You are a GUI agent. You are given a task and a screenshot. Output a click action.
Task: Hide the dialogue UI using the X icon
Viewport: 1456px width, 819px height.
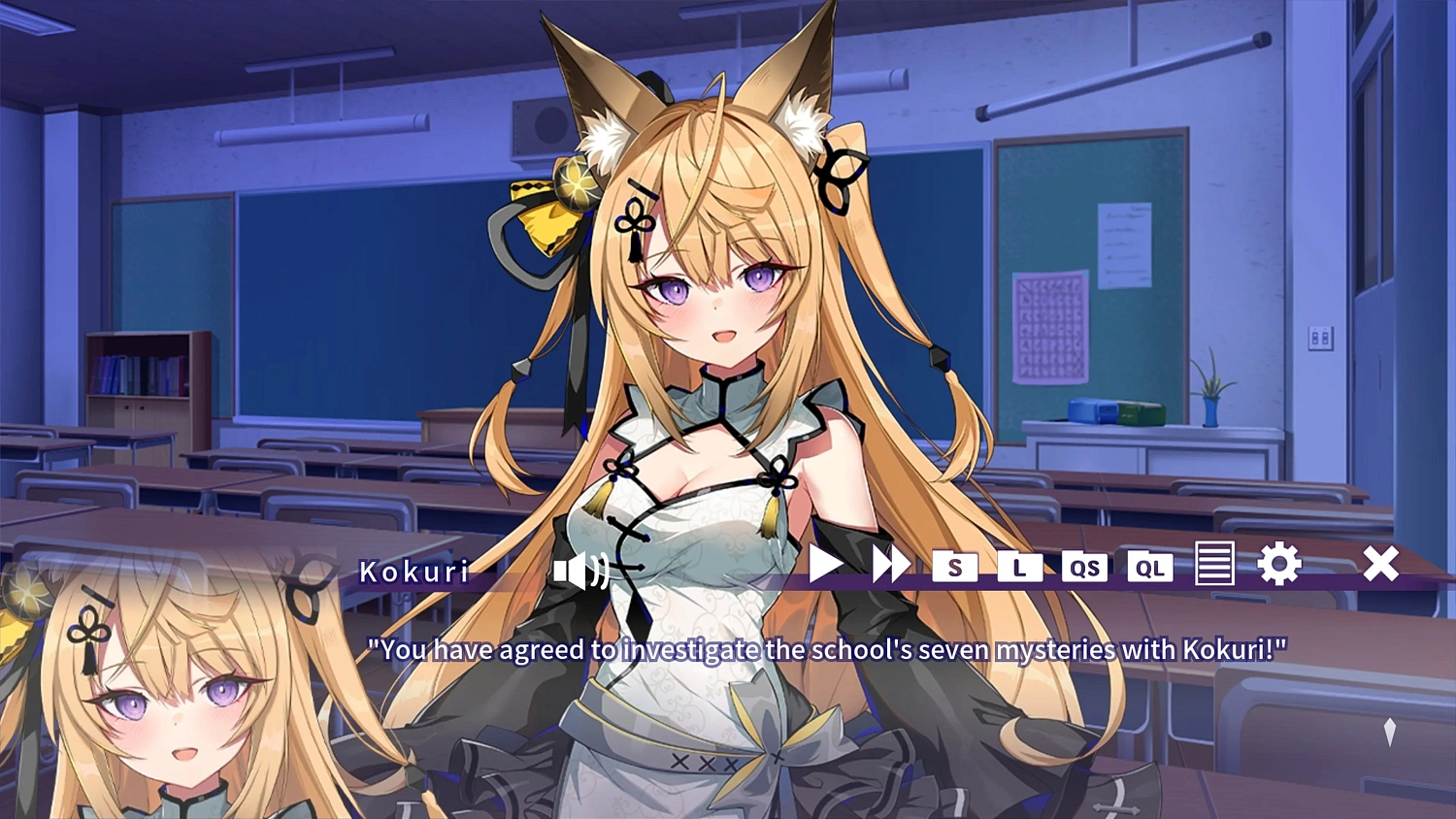tap(1380, 563)
